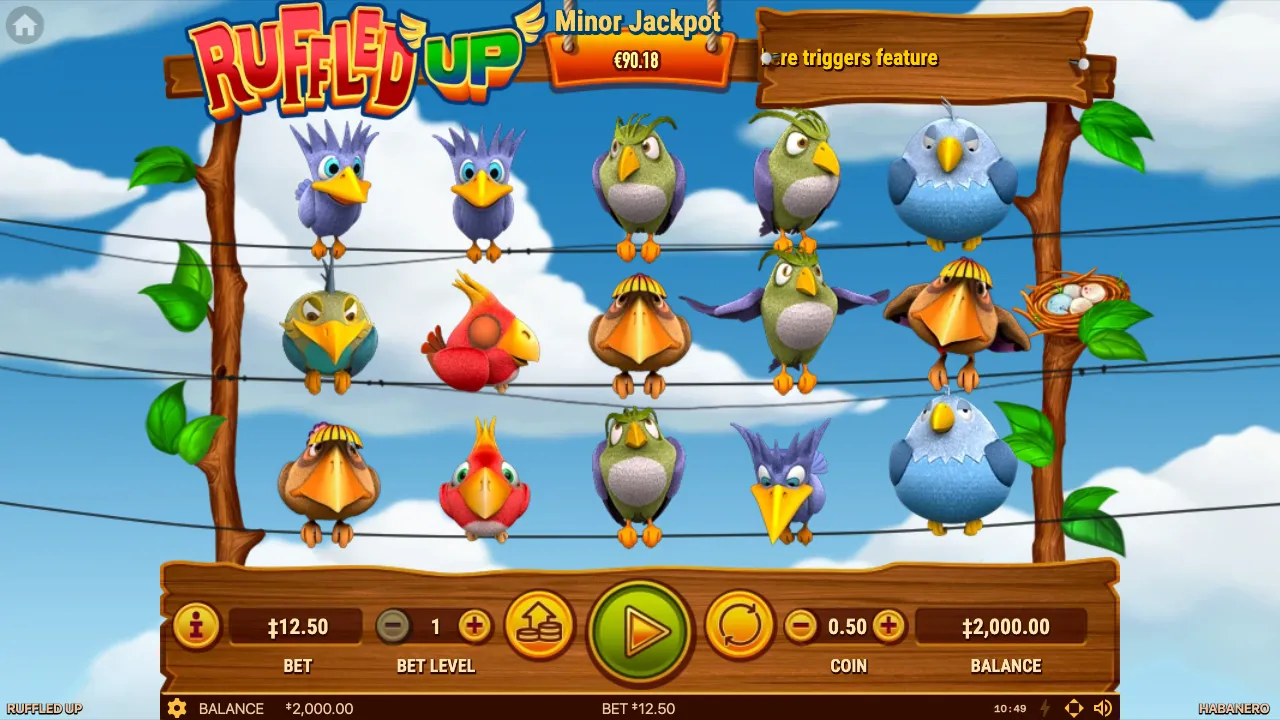Mute the game sound

pos(1103,708)
